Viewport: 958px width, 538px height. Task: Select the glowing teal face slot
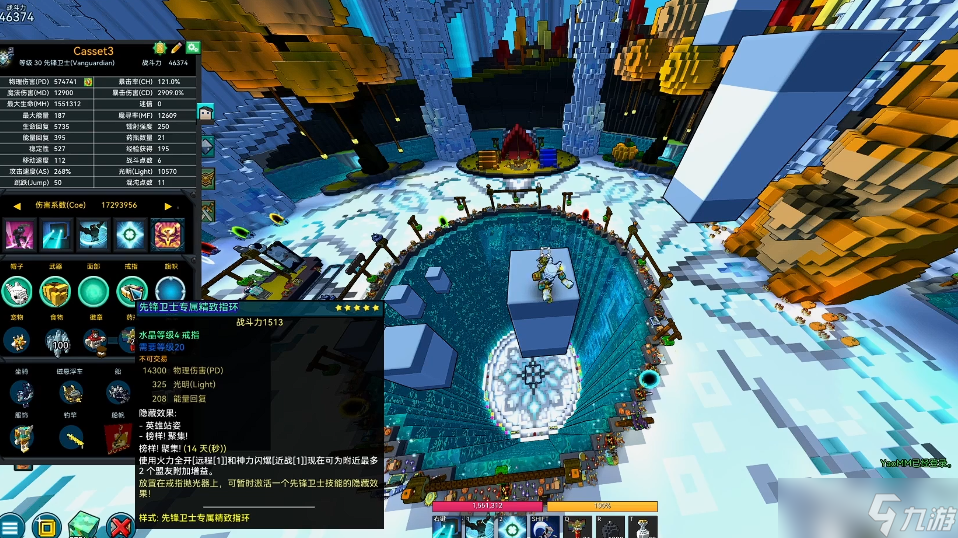[x=94, y=291]
